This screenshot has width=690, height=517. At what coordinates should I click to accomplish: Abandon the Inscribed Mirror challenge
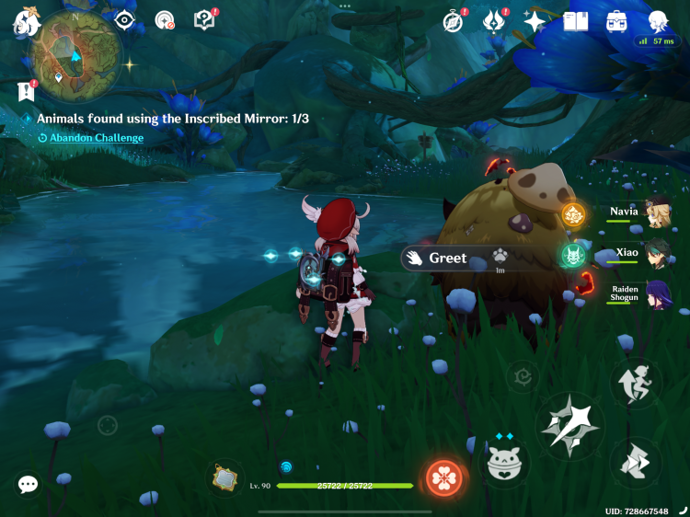pos(96,138)
